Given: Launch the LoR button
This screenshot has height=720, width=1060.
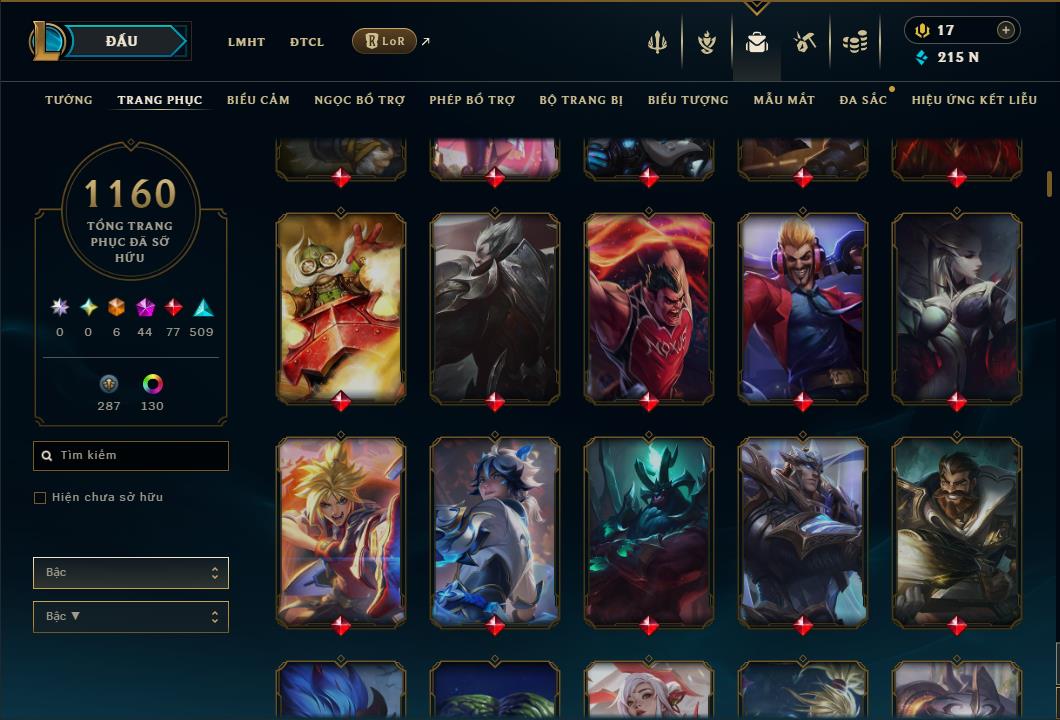Looking at the screenshot, I should point(384,41).
